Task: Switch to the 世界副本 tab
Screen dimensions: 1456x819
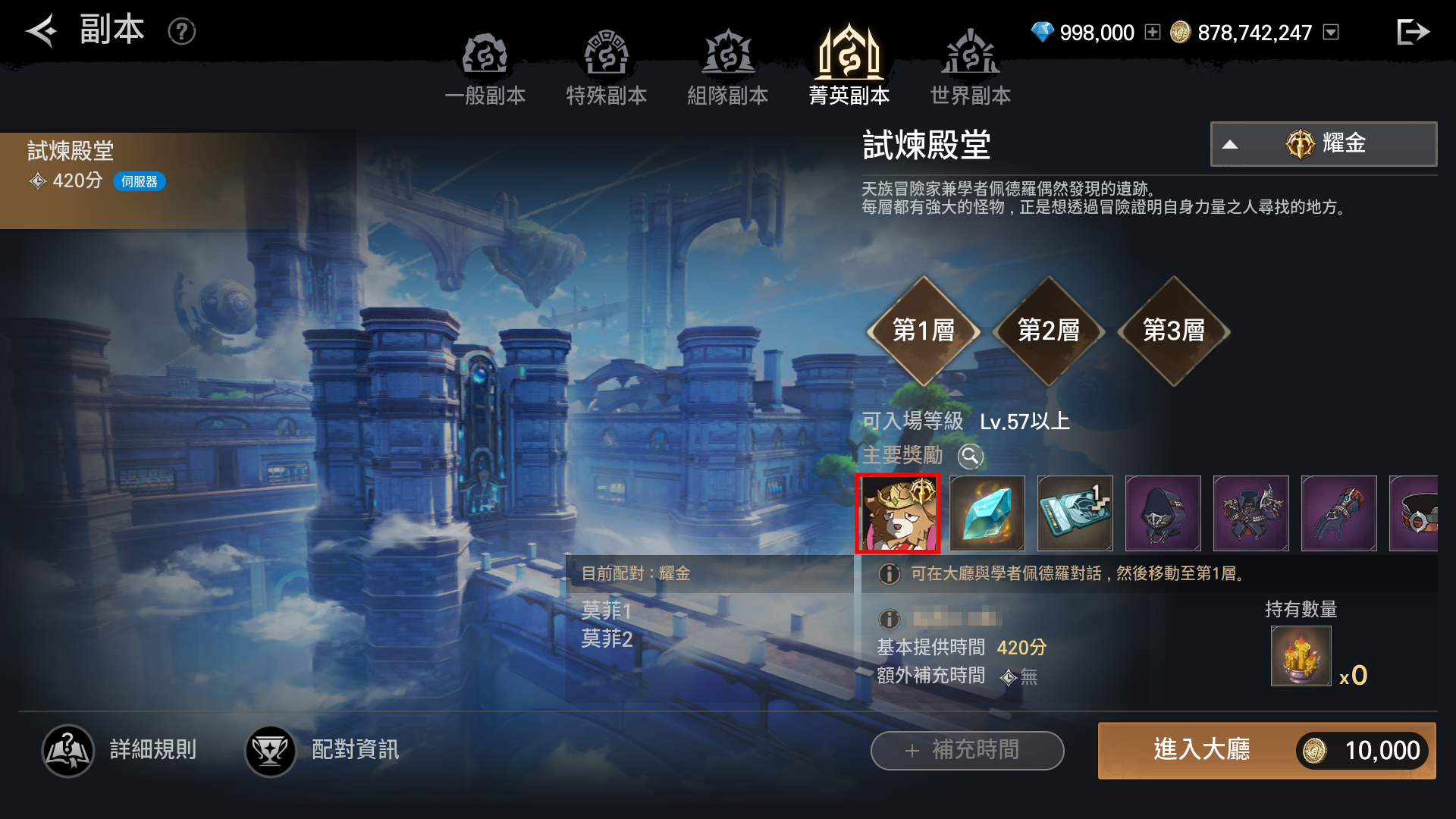Action: 971,68
